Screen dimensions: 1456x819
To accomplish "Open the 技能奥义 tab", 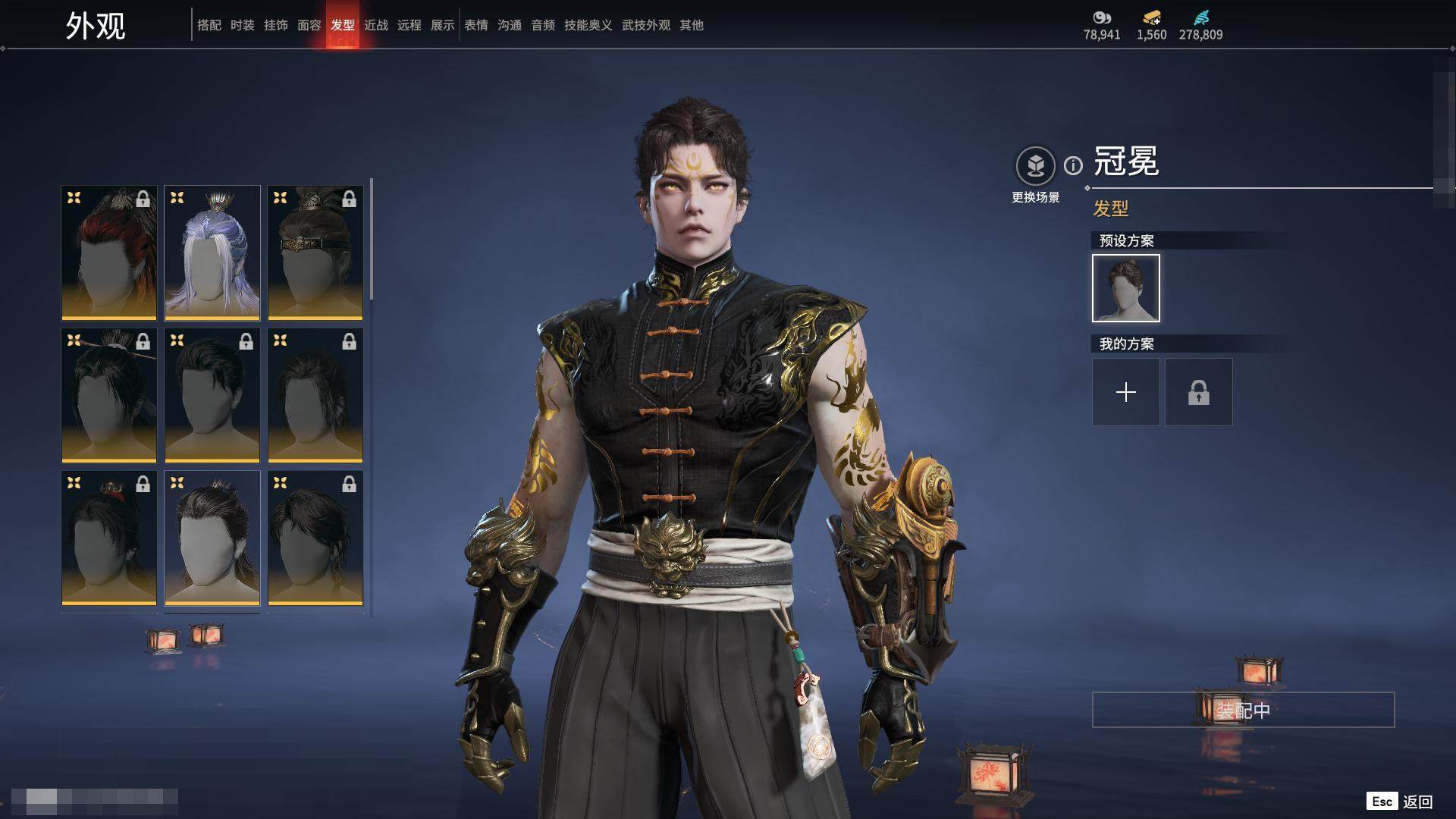I will (588, 25).
